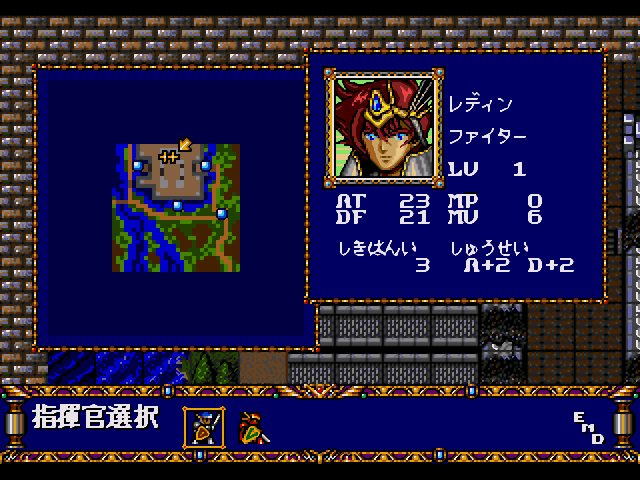Click the battlefield overview minimap
The image size is (640, 480).
[x=176, y=207]
